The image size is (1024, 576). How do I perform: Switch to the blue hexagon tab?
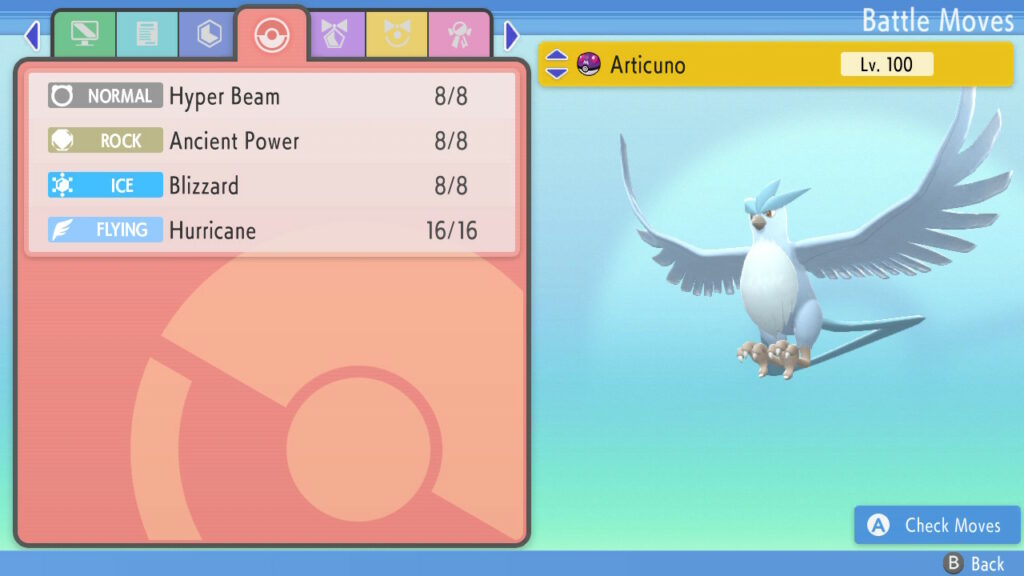(x=208, y=35)
